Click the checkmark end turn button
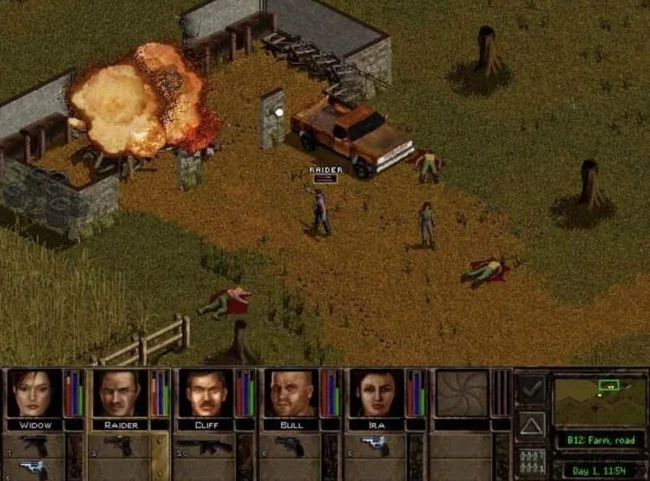 [x=531, y=388]
